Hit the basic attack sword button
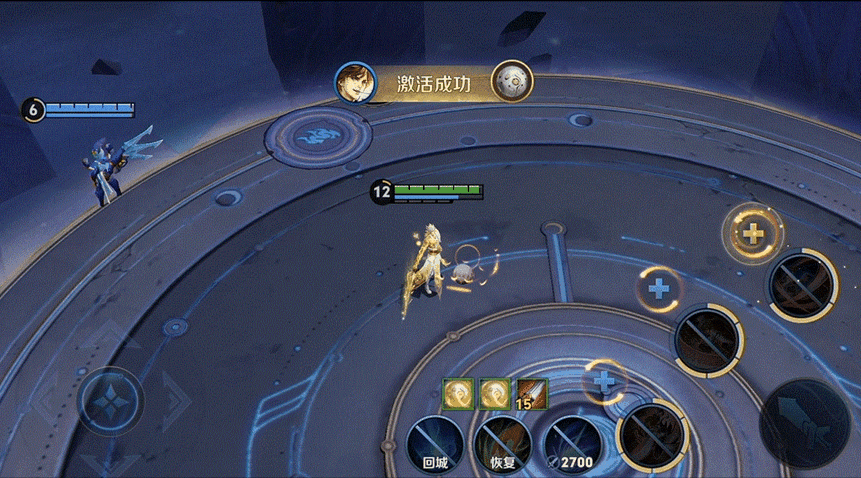Screen dimensions: 861x478 [804, 422]
